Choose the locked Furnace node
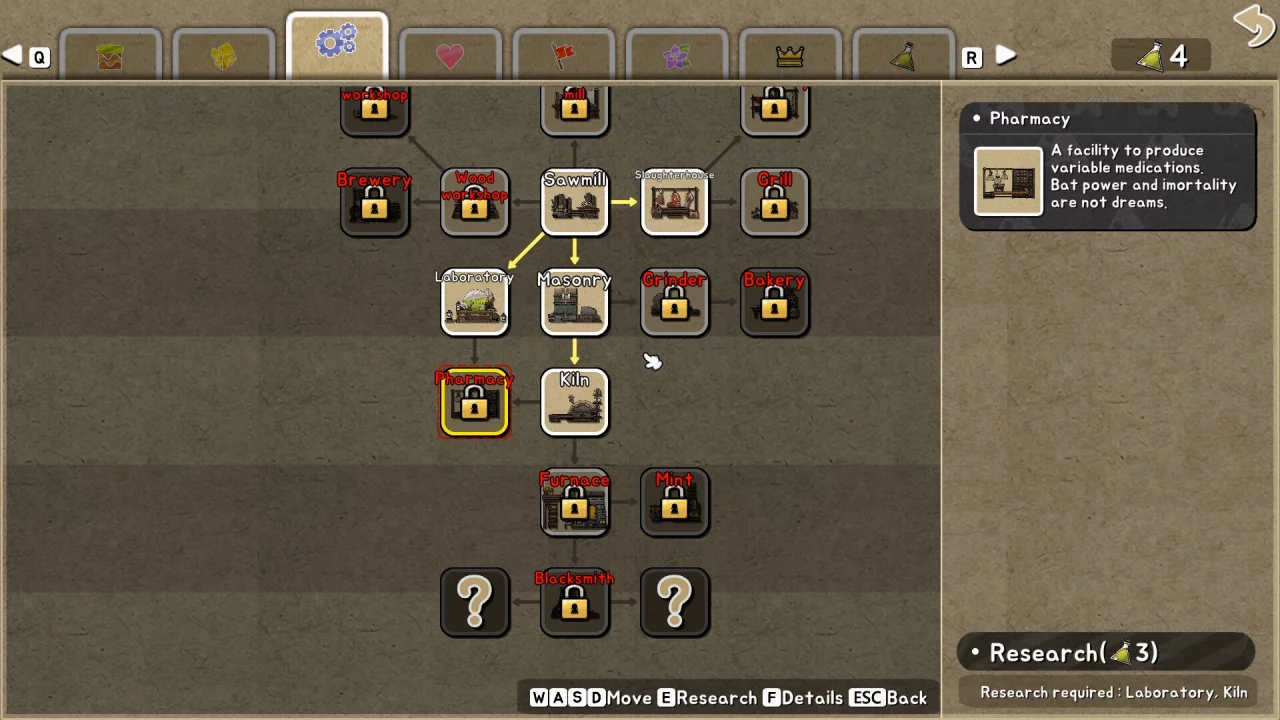 tap(575, 503)
